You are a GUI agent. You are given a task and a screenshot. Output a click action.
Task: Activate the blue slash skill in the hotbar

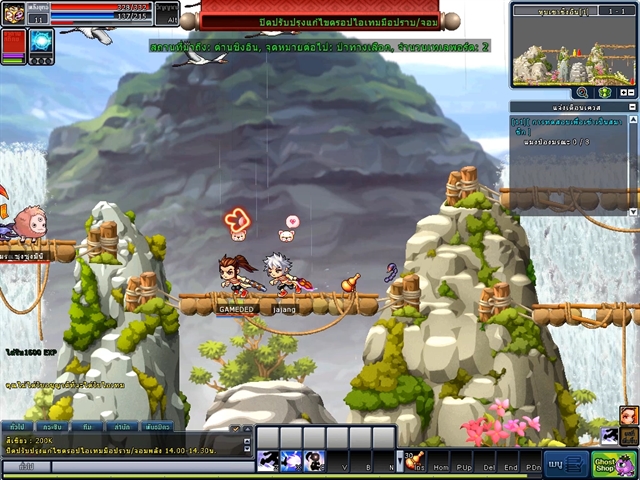pos(291,460)
